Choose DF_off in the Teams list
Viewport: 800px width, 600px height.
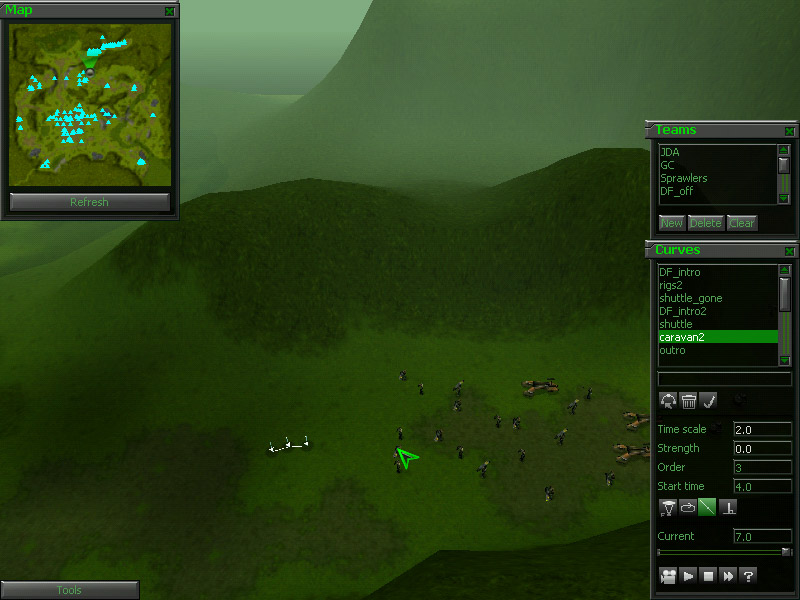coord(677,191)
